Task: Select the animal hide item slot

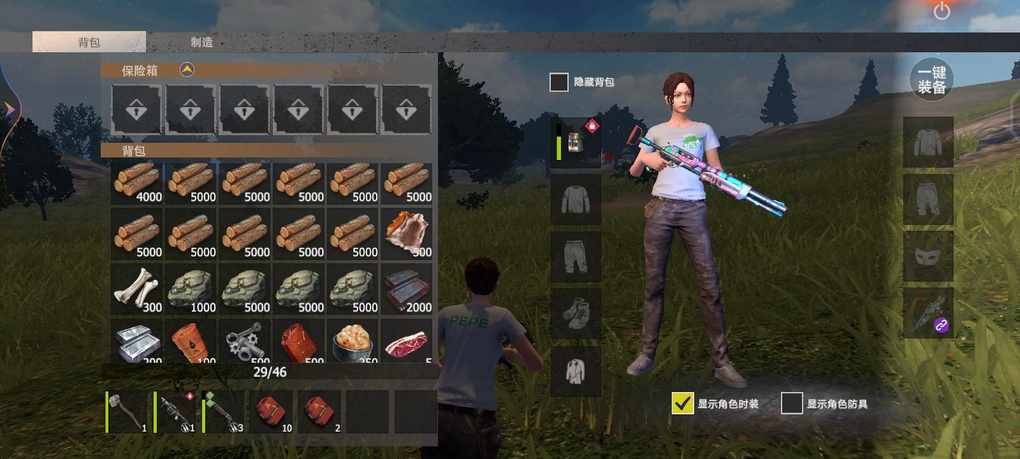Action: [407, 234]
